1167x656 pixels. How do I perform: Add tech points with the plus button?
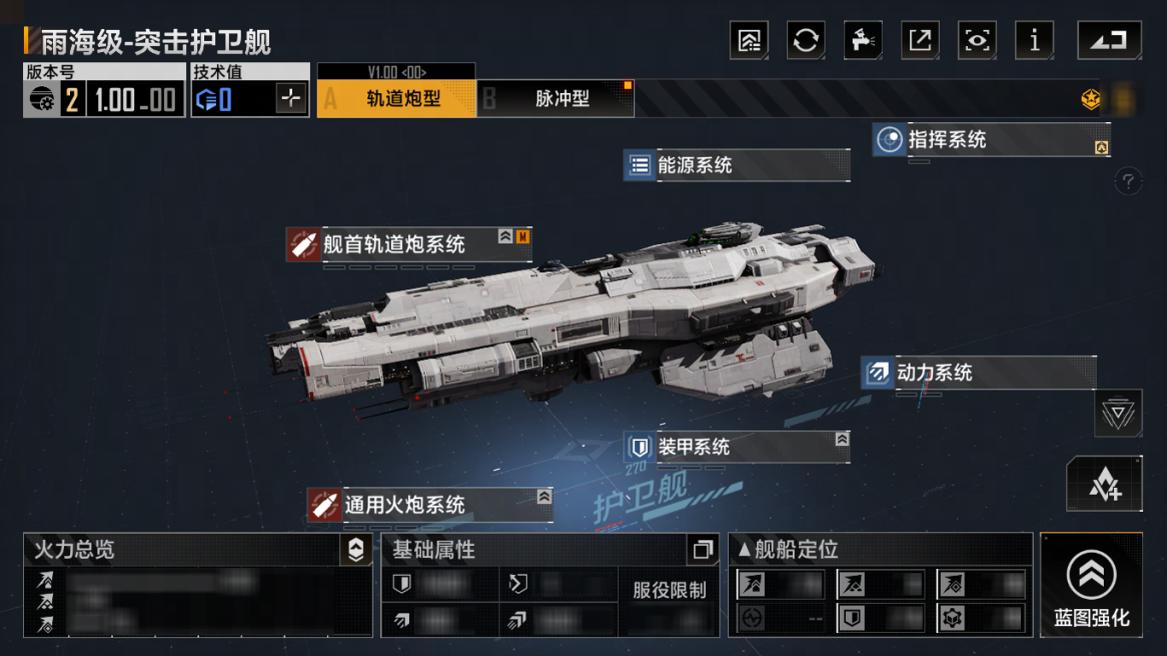(x=291, y=98)
